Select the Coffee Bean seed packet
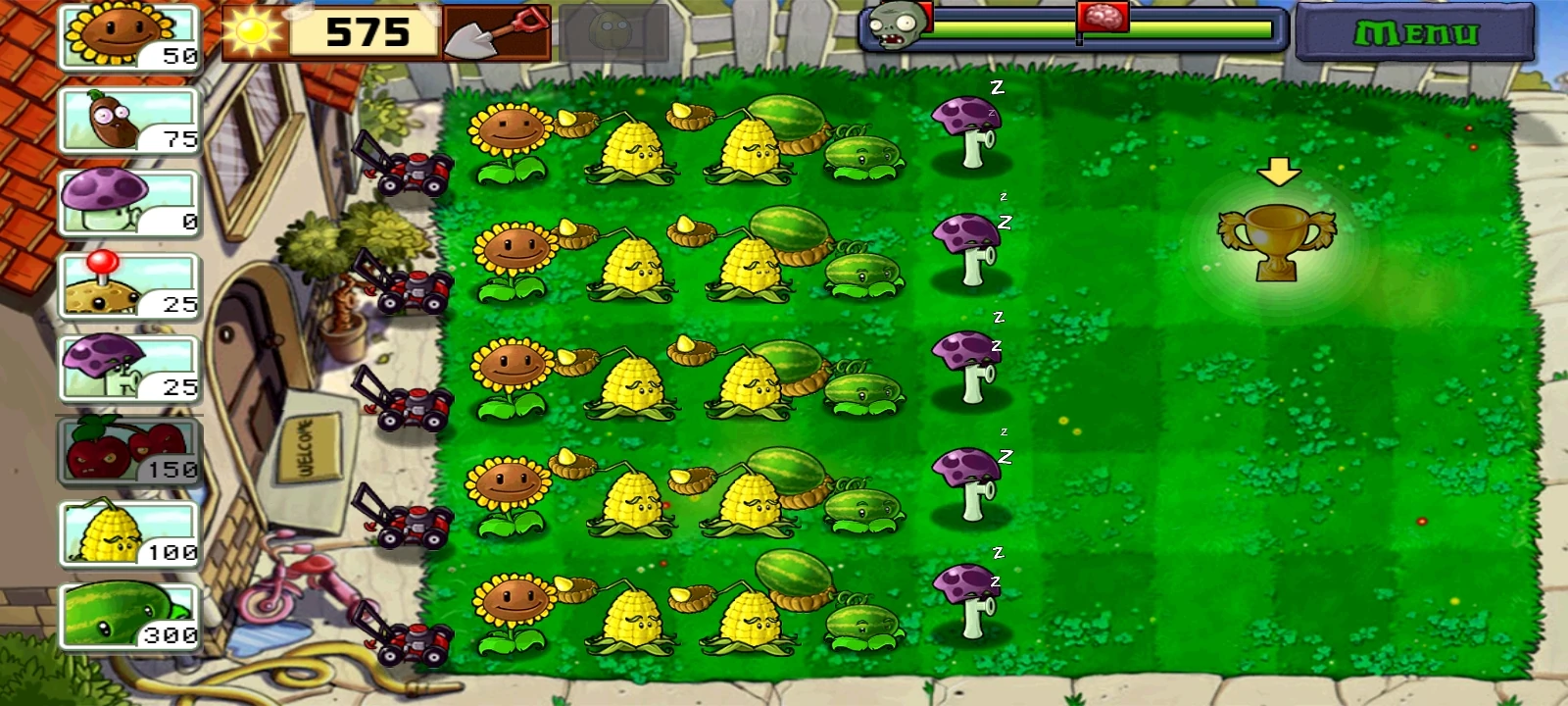Screen dimensions: 1568x706 point(125,120)
